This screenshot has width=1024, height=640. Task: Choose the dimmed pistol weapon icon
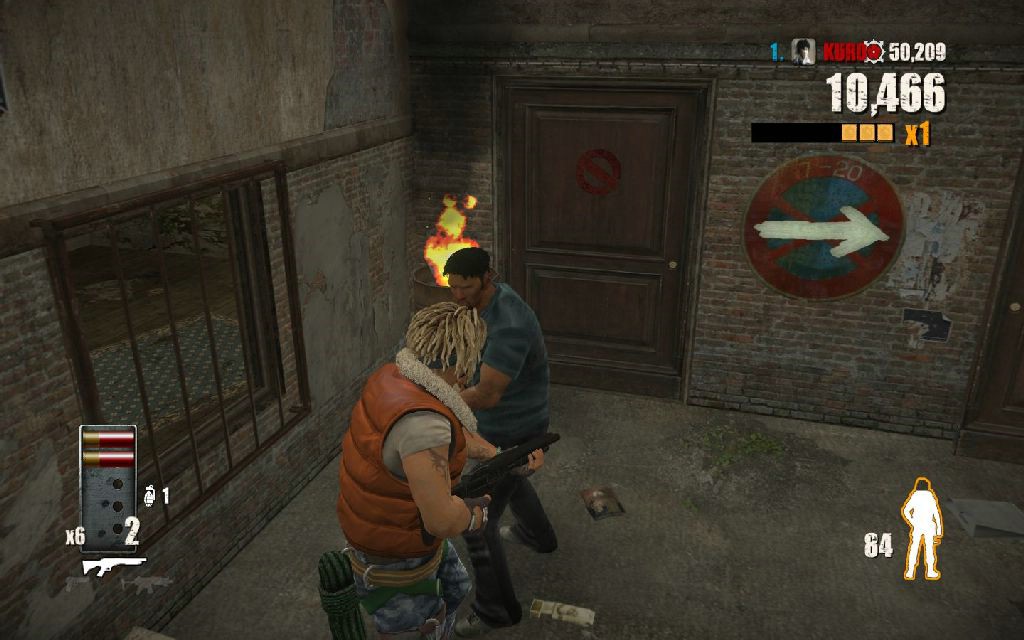pyautogui.click(x=76, y=584)
